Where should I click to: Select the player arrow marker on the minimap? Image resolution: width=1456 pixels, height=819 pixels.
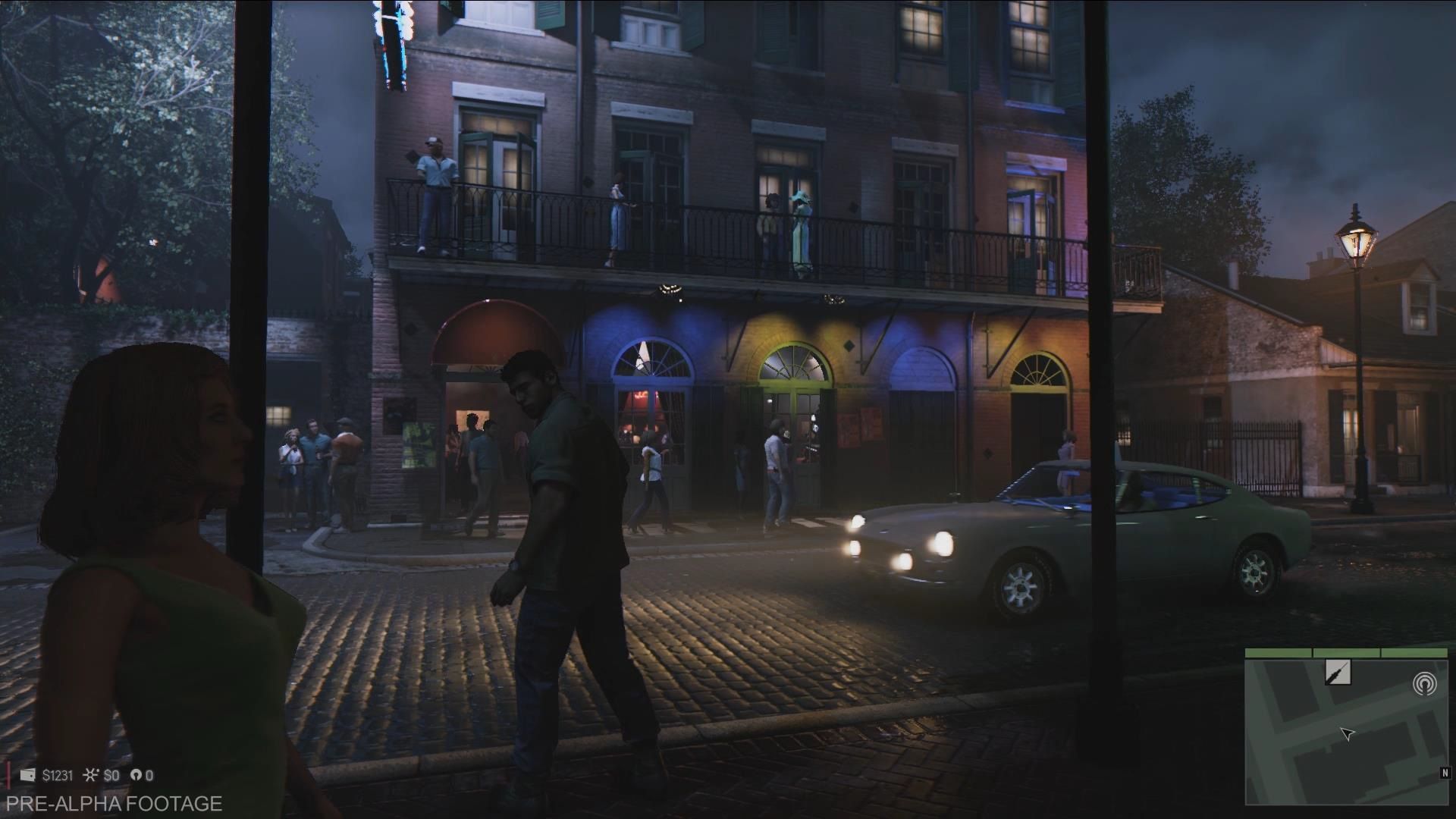pyautogui.click(x=1348, y=733)
